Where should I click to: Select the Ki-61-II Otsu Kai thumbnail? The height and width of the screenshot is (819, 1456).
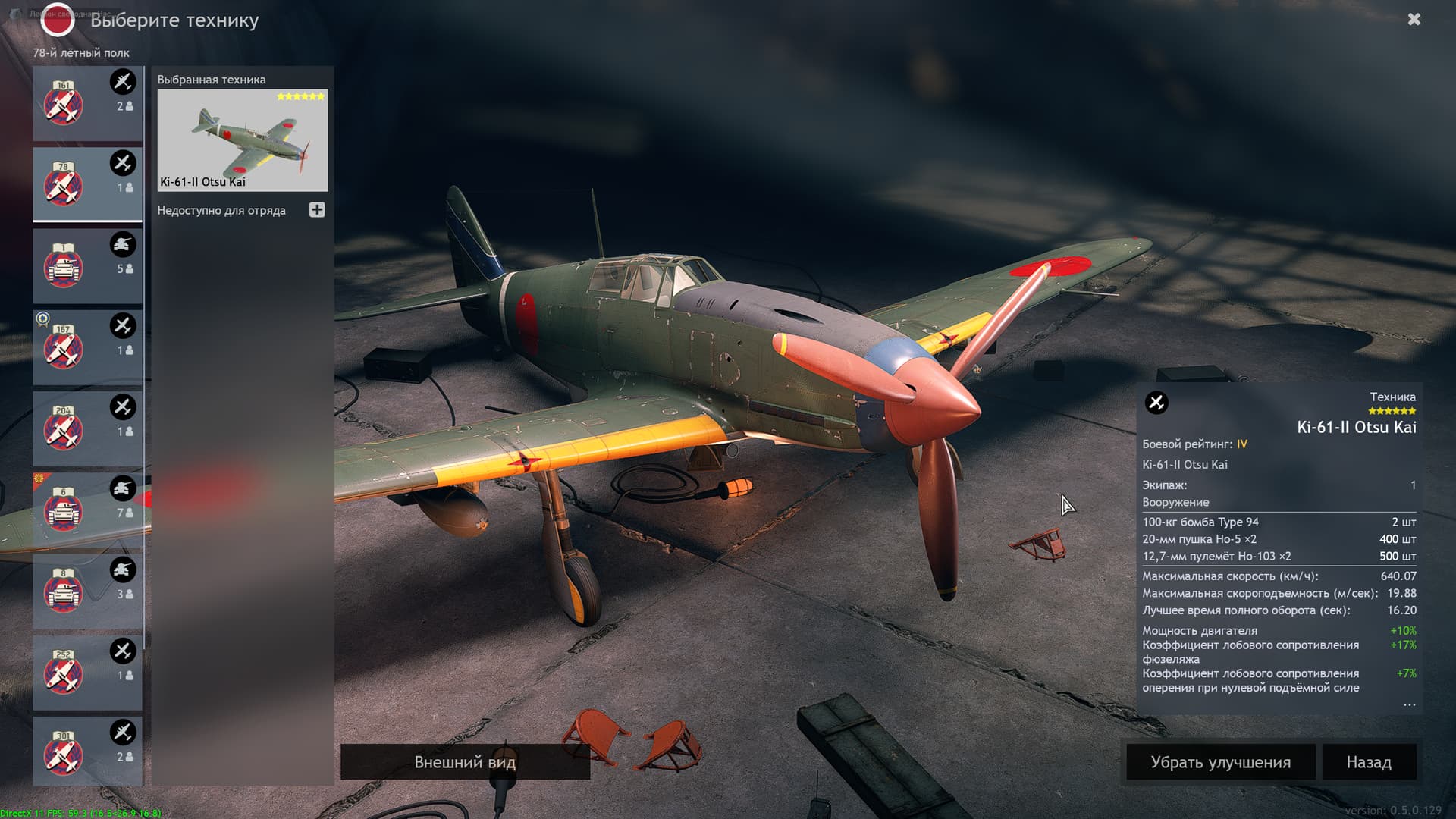coord(242,140)
